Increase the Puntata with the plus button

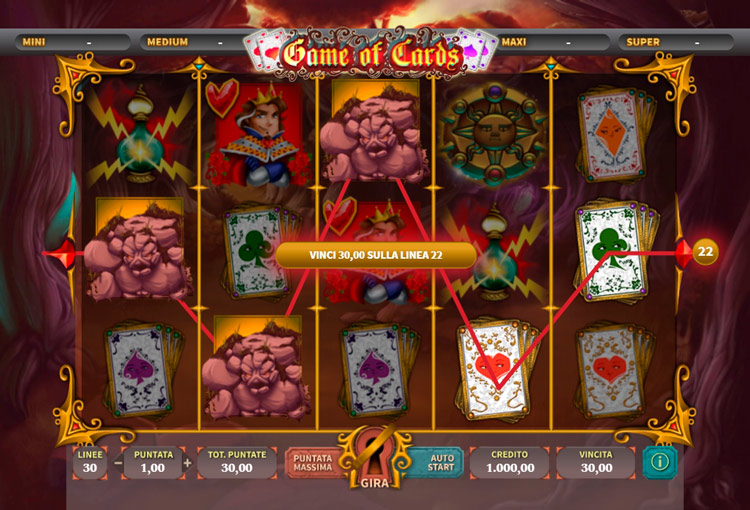tap(187, 463)
